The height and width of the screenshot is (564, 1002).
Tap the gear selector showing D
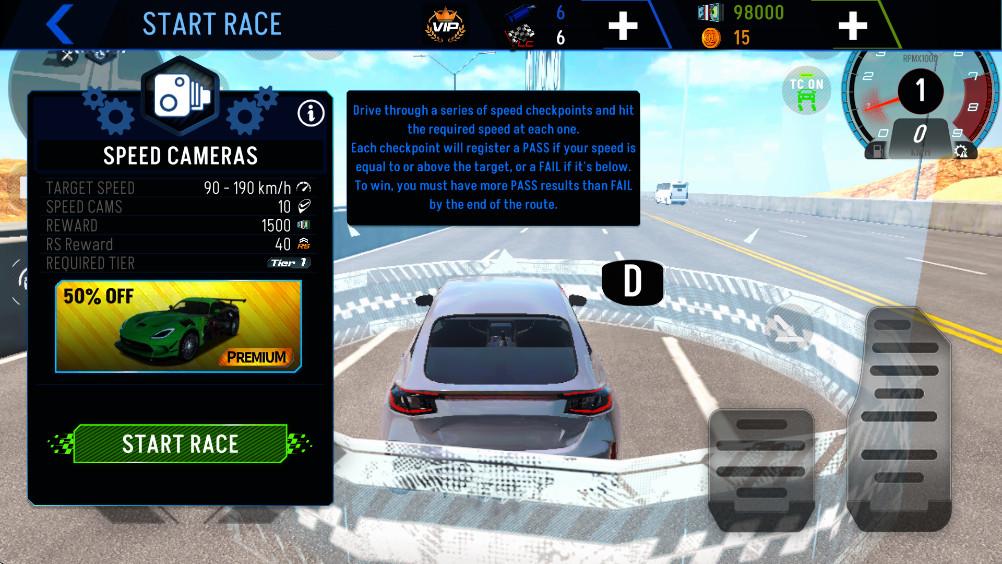tap(632, 283)
